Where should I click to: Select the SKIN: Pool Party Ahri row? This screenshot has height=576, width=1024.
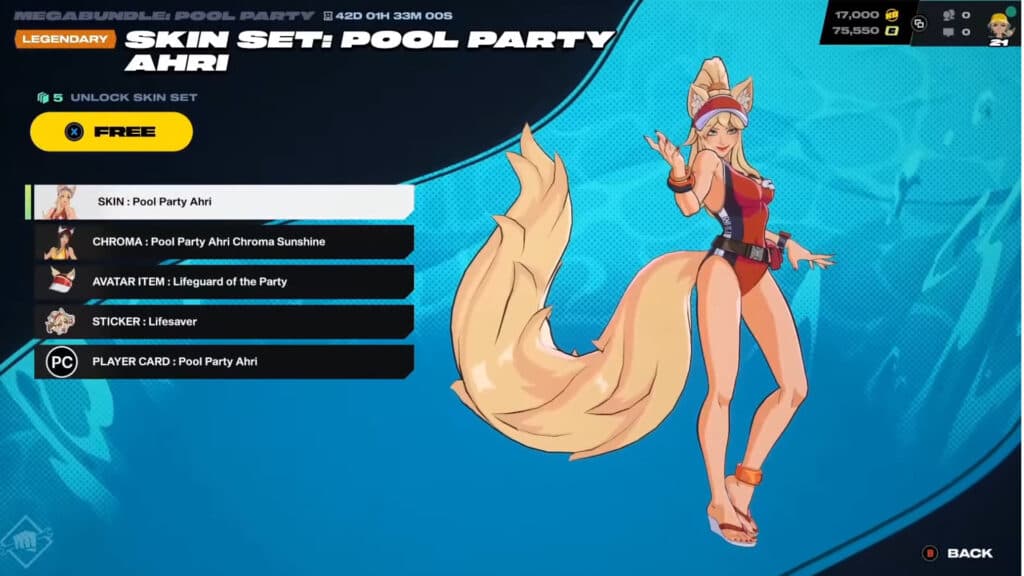pos(224,201)
